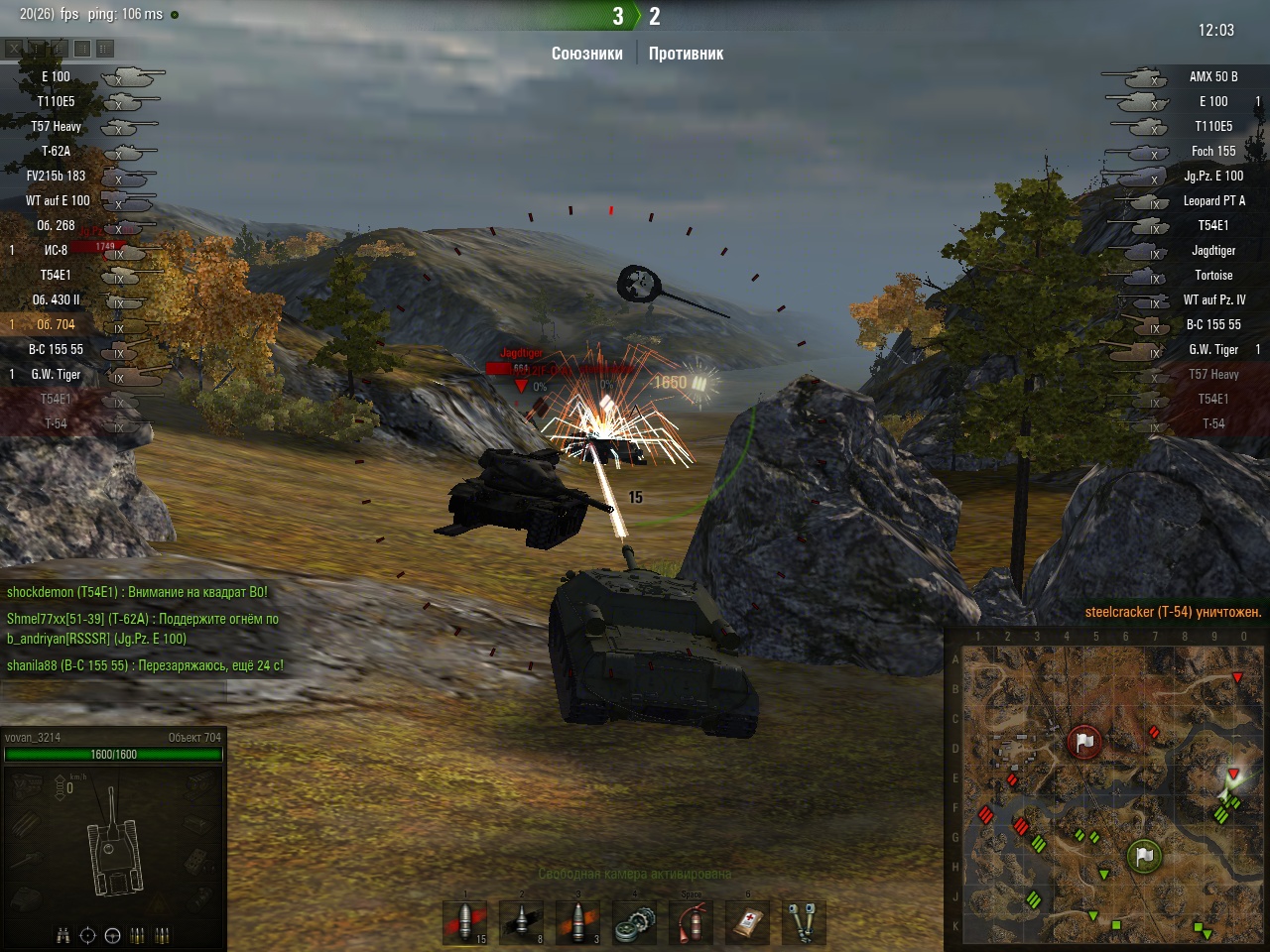Use the repair kit with gear wheels
The image size is (1270, 952).
pyautogui.click(x=635, y=923)
